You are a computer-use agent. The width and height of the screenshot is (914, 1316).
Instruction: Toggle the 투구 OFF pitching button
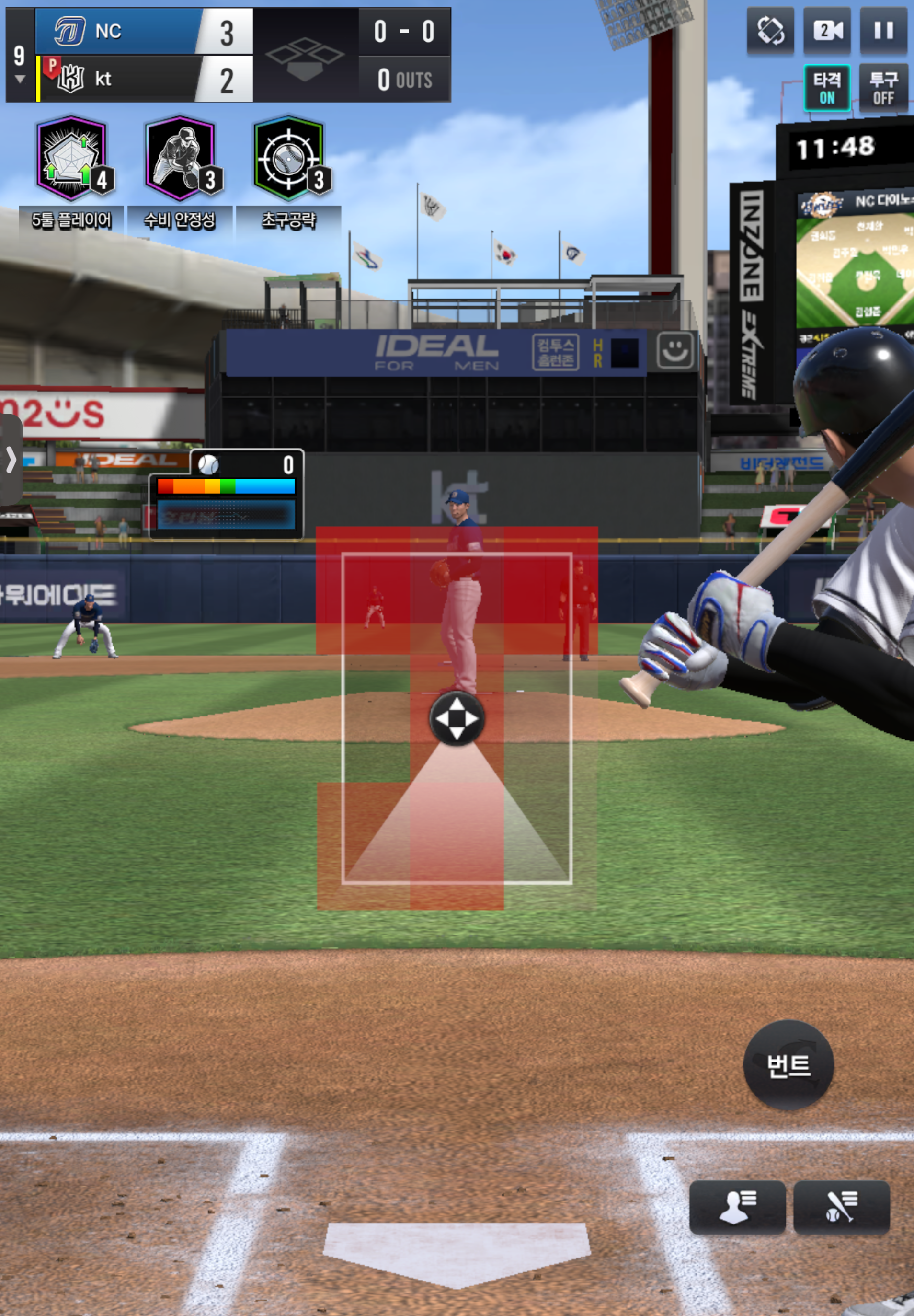(x=883, y=88)
